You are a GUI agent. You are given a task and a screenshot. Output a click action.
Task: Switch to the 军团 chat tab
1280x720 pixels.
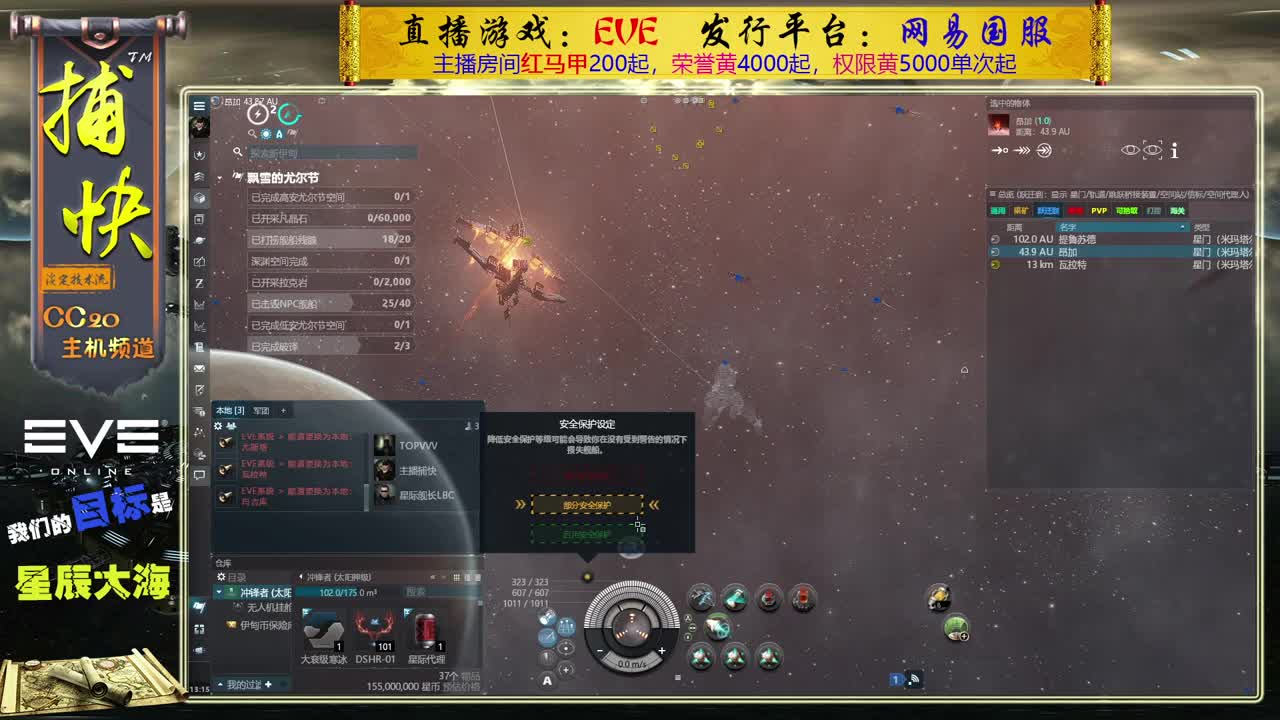[x=261, y=411]
